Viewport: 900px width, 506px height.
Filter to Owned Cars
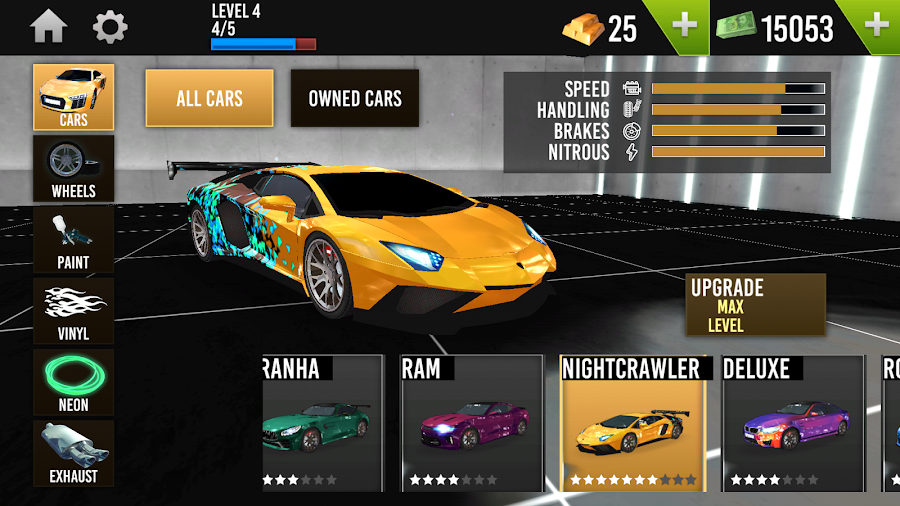coord(355,98)
